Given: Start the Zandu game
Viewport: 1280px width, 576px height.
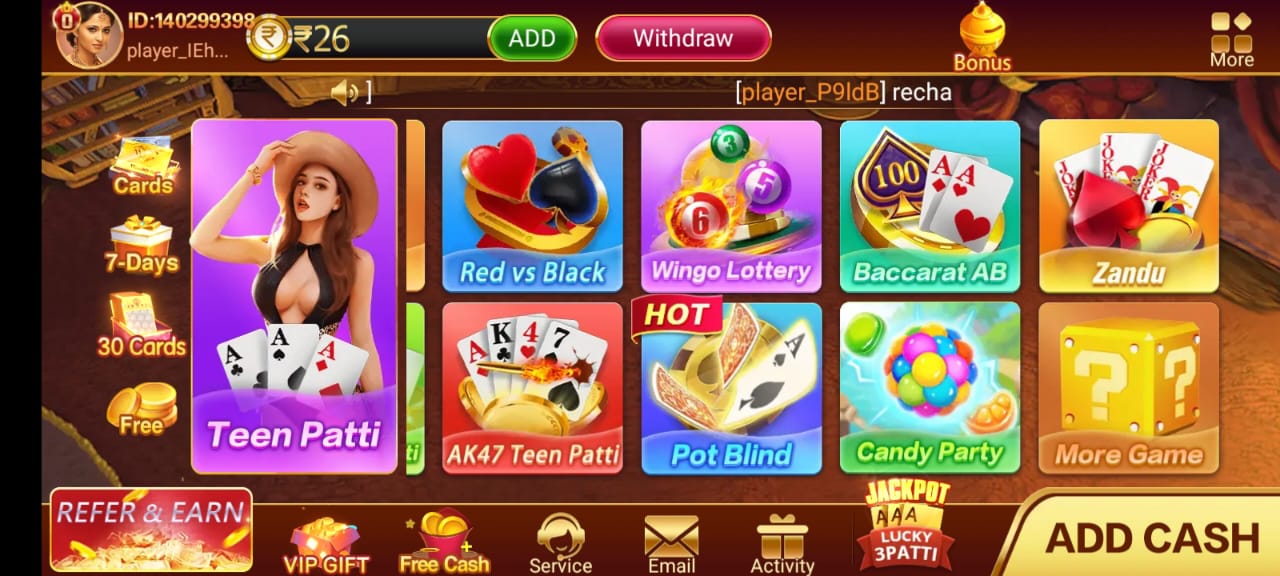Looking at the screenshot, I should tap(1129, 206).
